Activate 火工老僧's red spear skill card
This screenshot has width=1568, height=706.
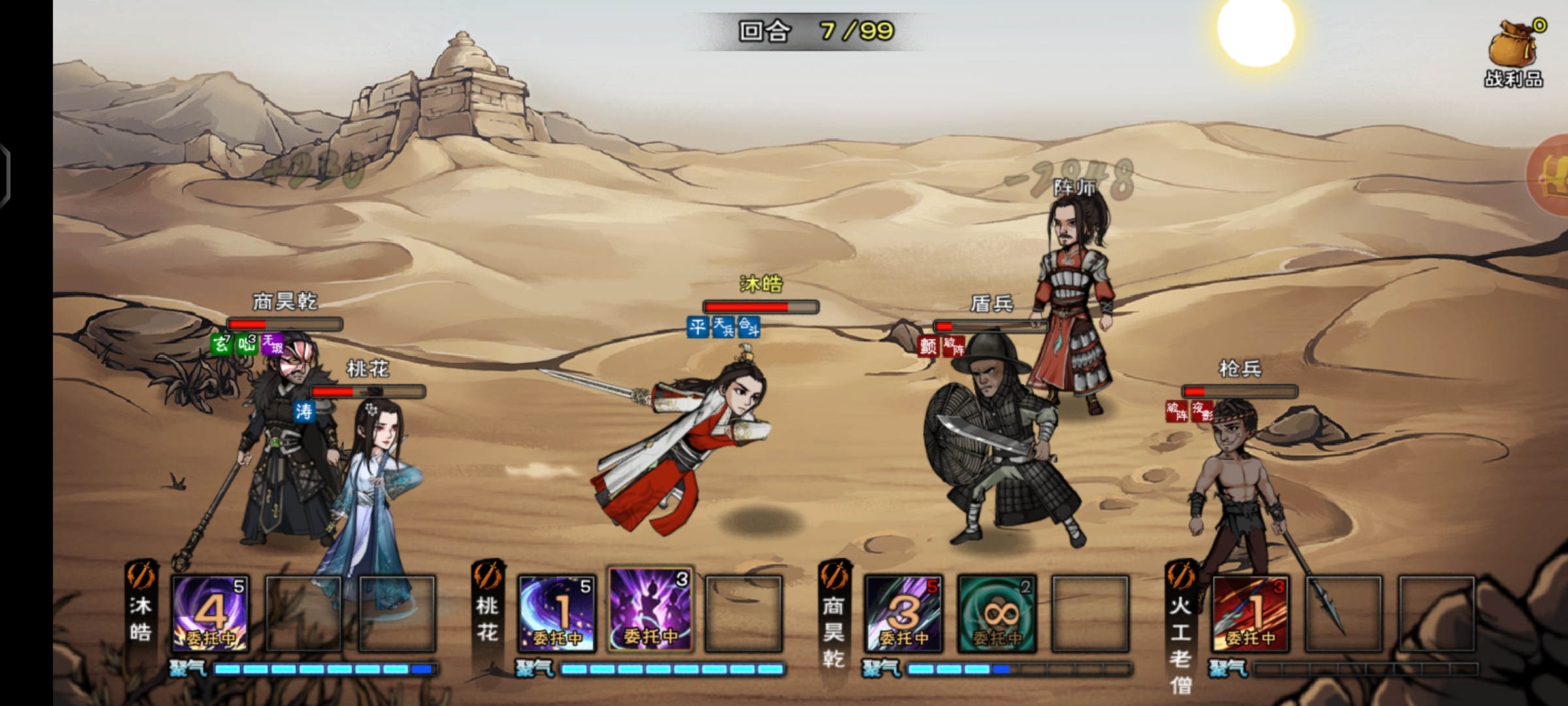point(1250,613)
